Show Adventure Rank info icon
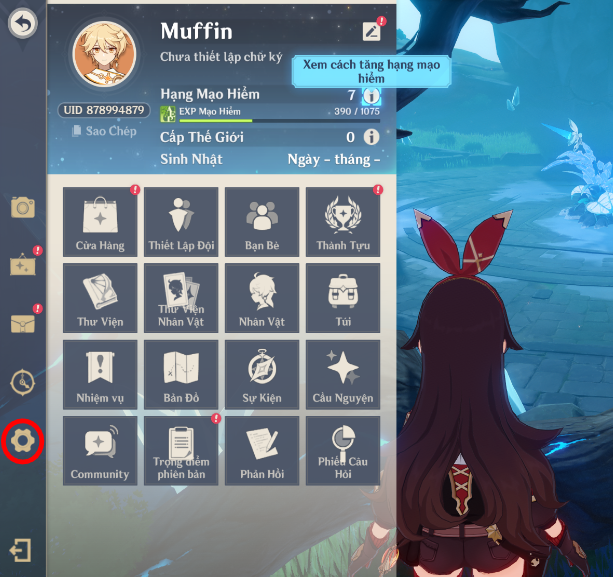This screenshot has width=613, height=577. [x=371, y=96]
